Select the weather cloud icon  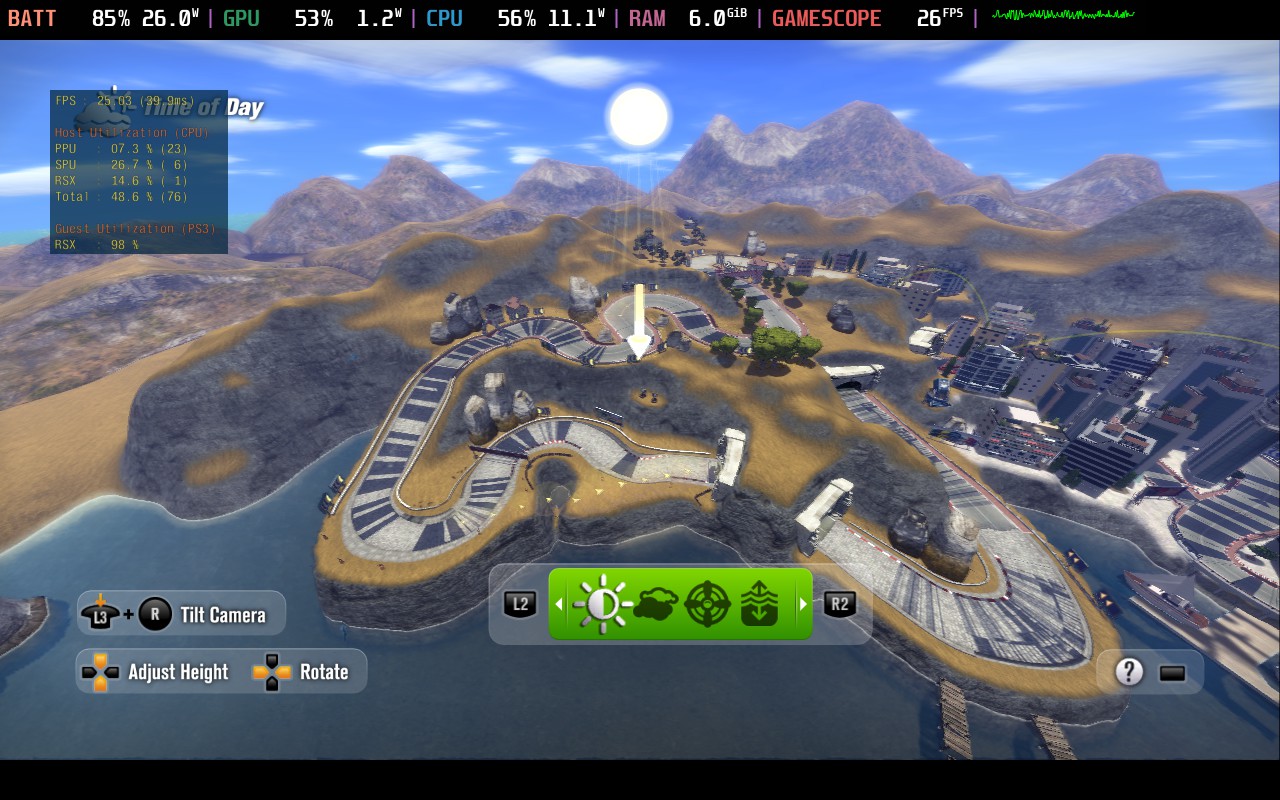tap(655, 603)
